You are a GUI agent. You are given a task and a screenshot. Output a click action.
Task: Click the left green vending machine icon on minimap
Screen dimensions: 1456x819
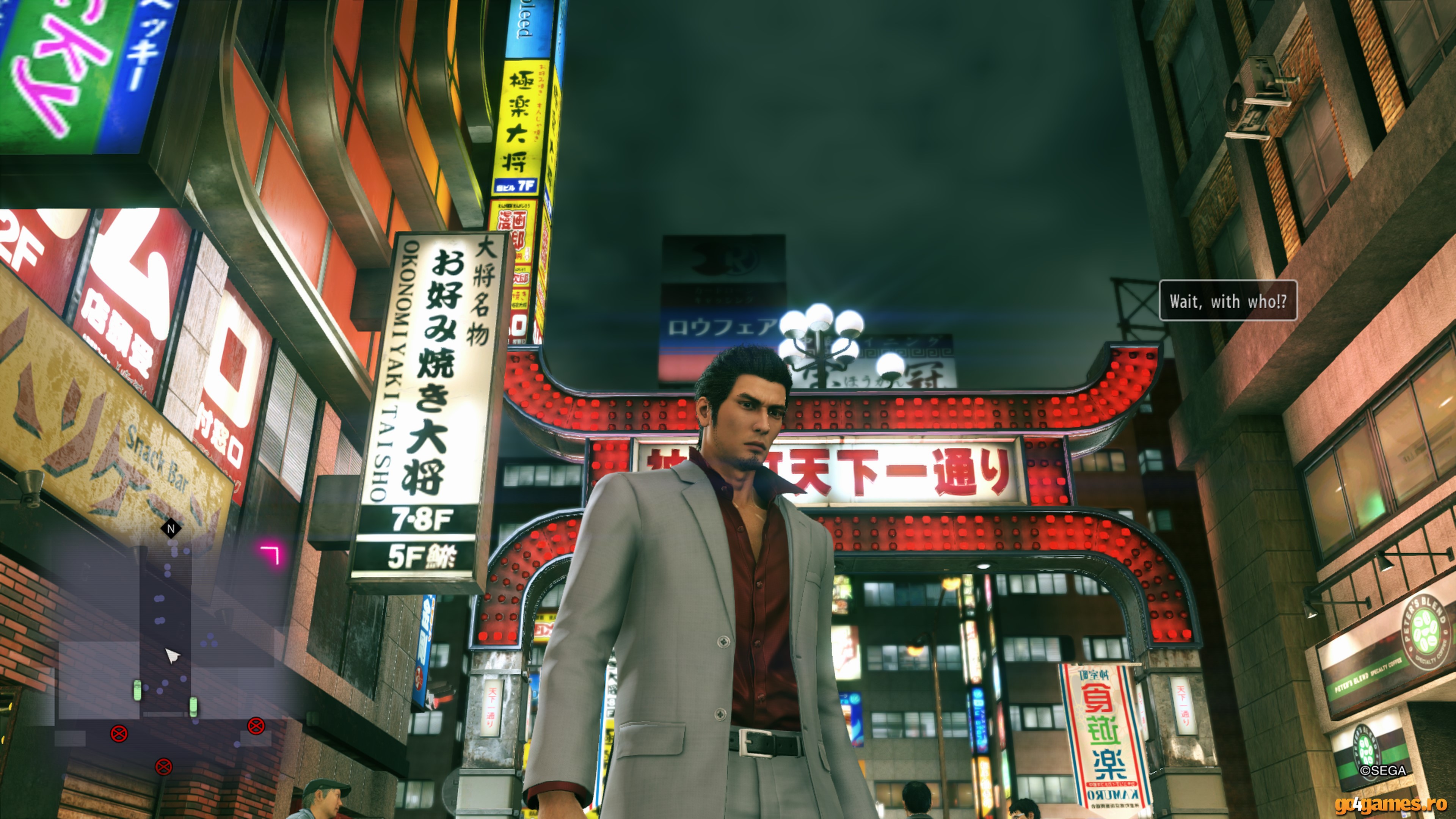click(137, 691)
